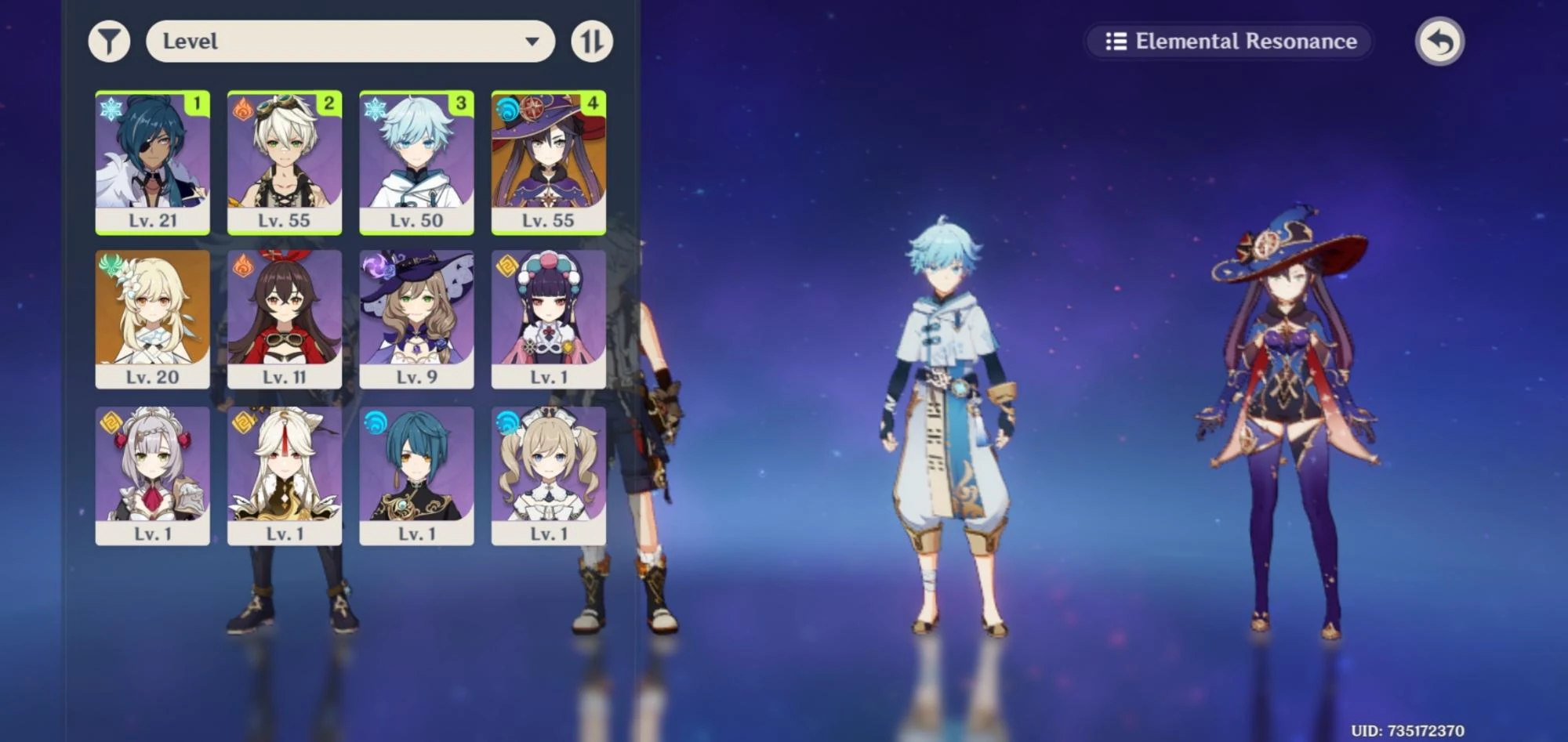Click the back arrow button

pos(1439,41)
